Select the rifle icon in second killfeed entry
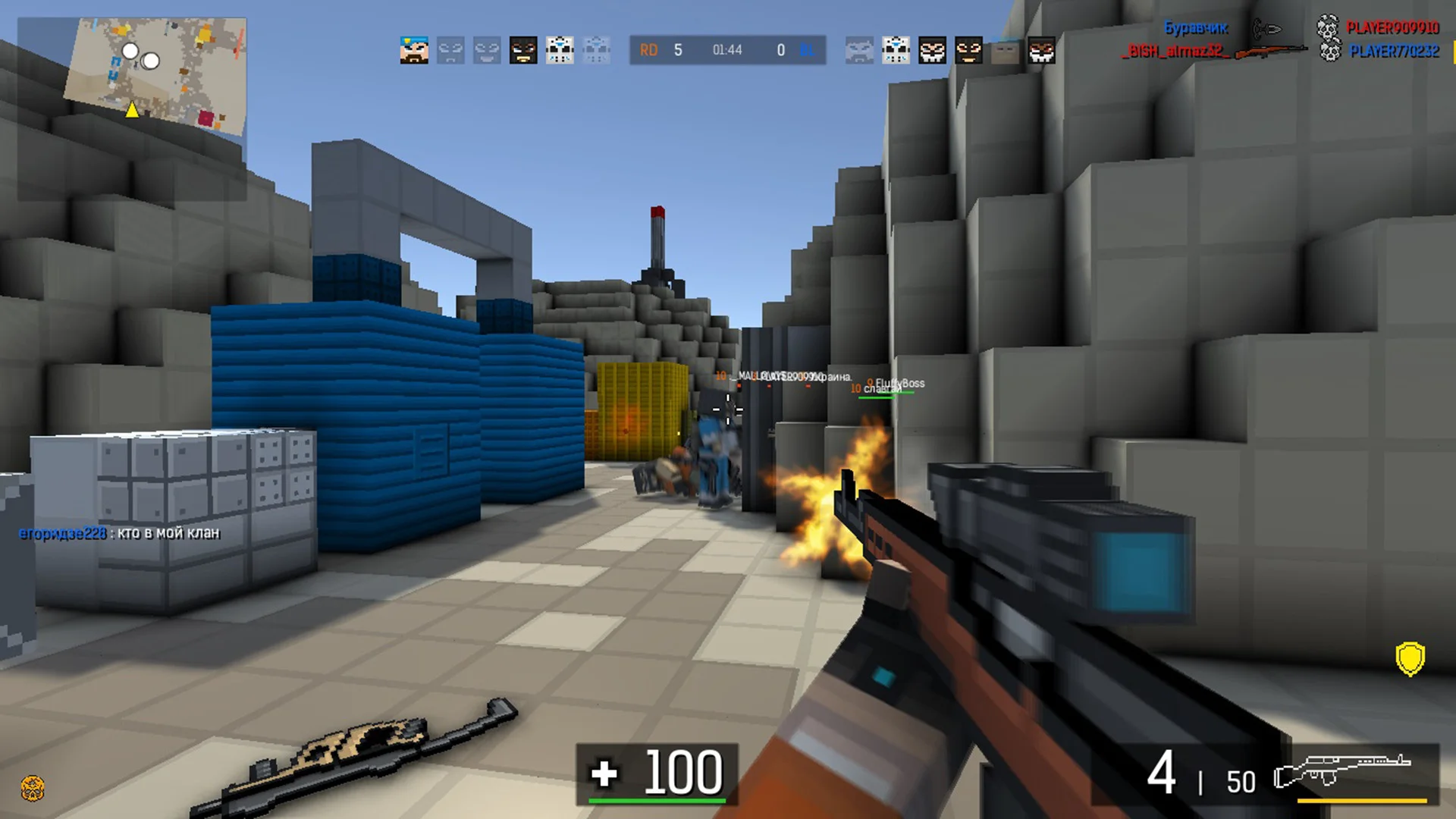1456x819 pixels. pos(1272,51)
